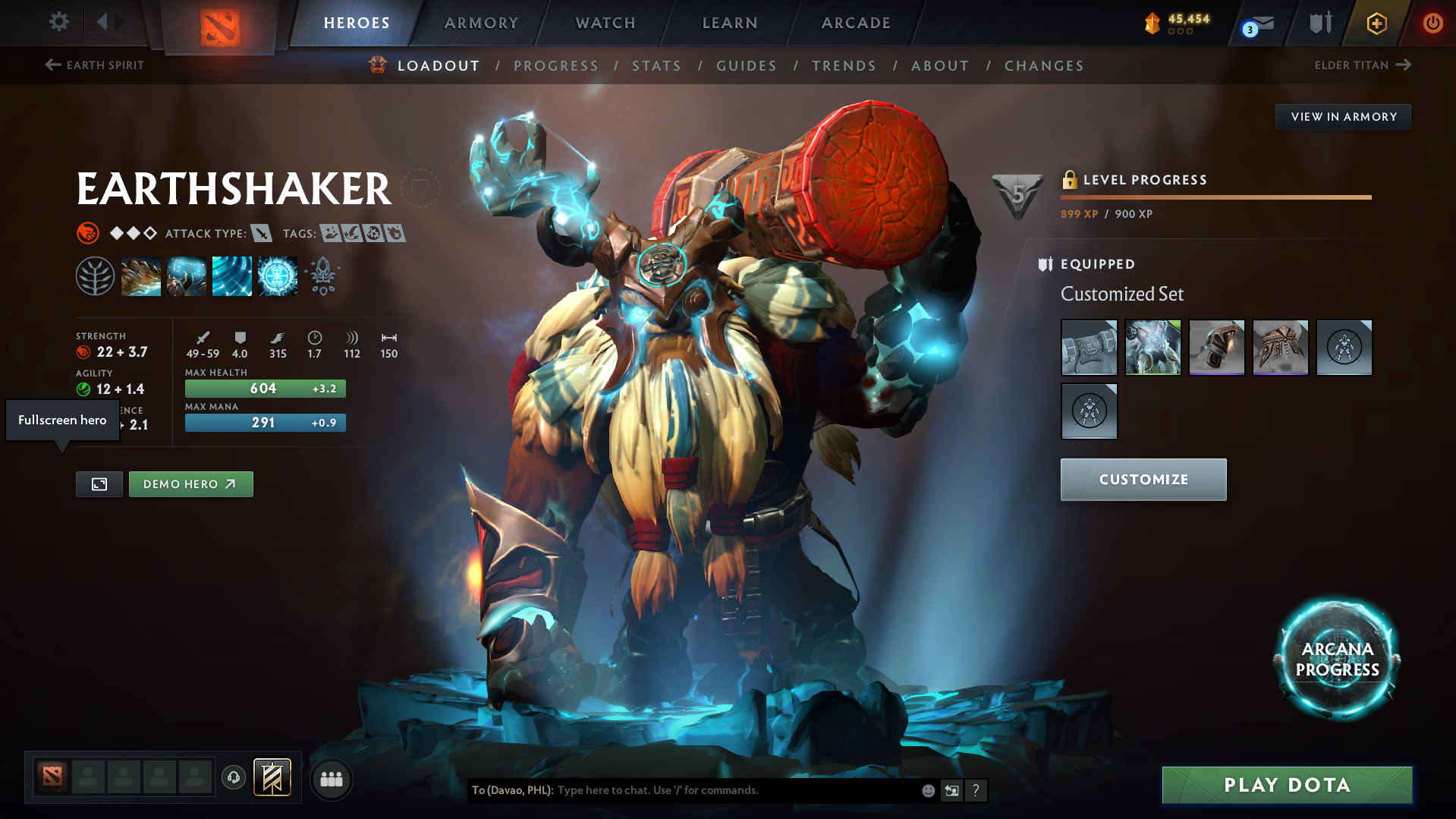Click the settings gear icon
1456x819 pixels.
tap(59, 22)
